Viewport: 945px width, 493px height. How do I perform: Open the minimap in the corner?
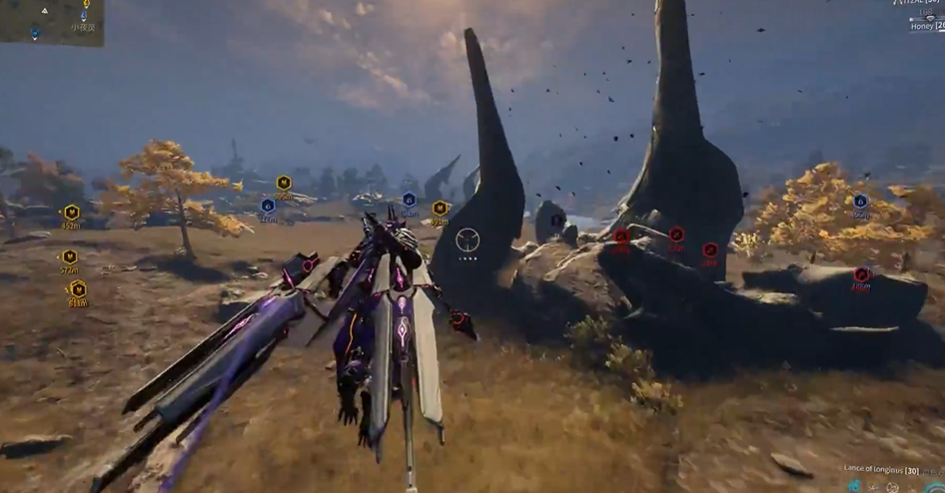coord(51,22)
